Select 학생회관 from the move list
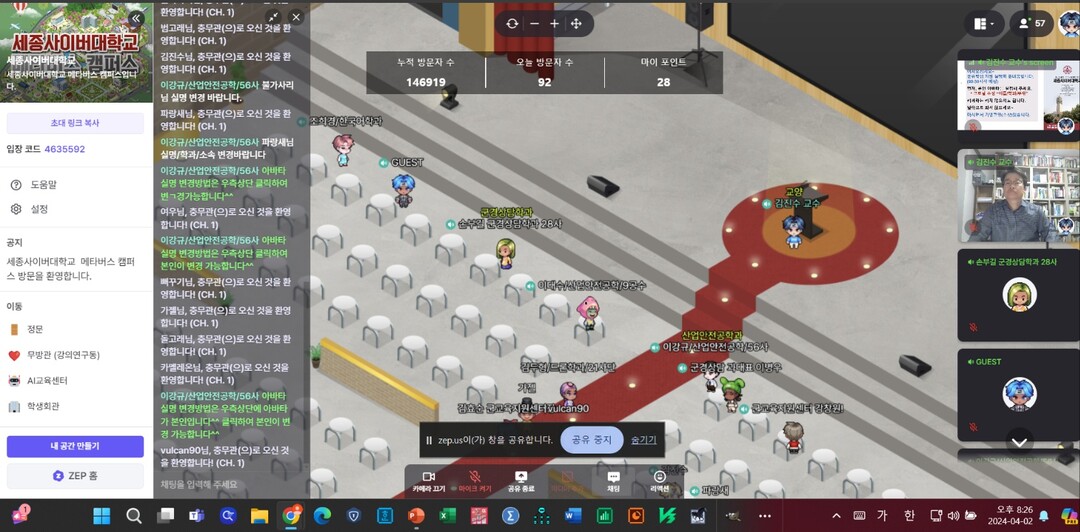 tap(42, 407)
